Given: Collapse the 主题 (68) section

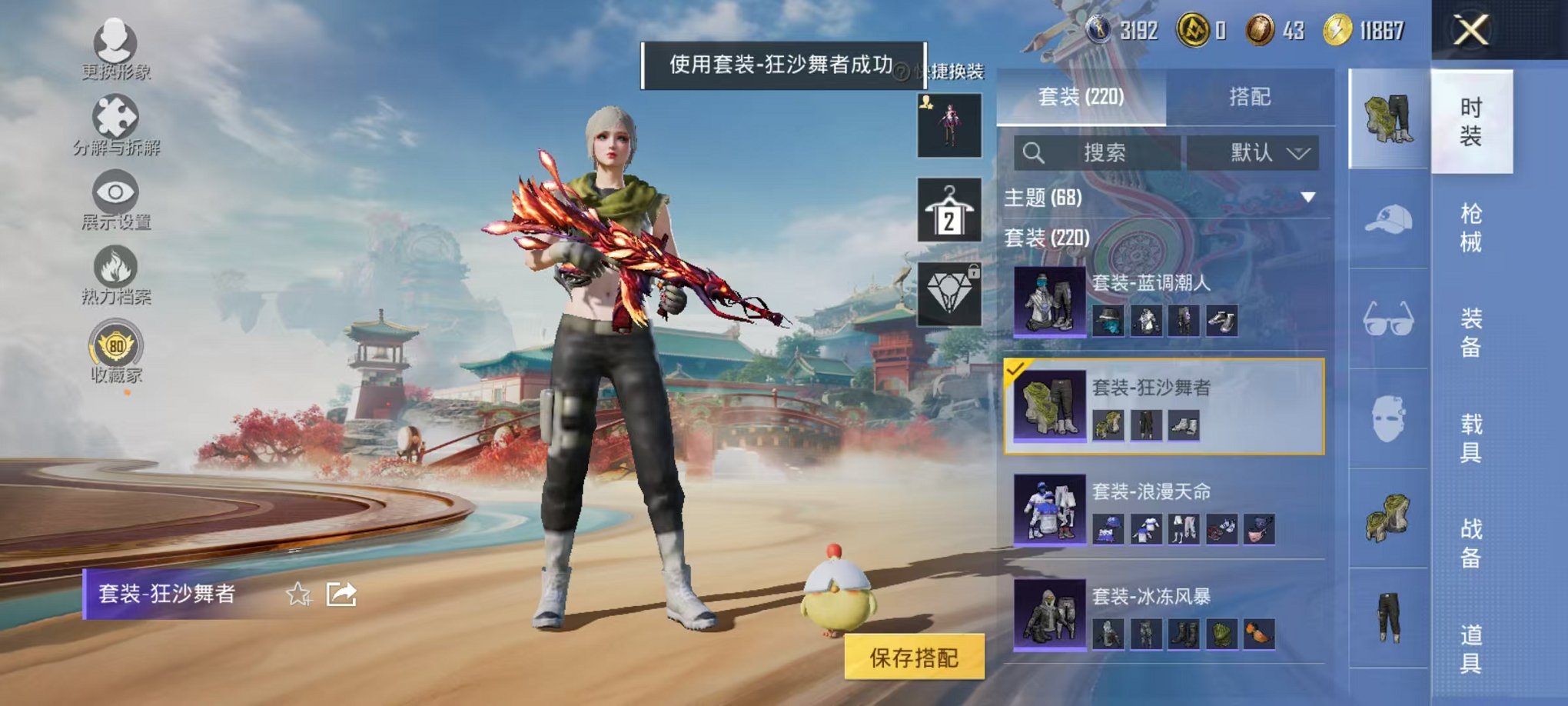Looking at the screenshot, I should coord(1307,198).
